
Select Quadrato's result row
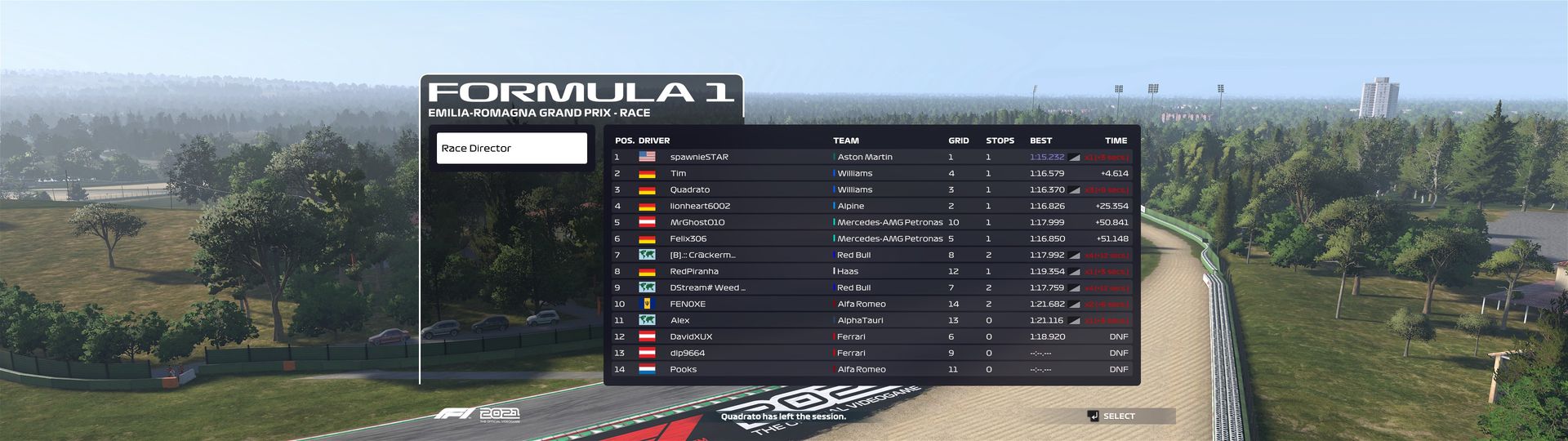pyautogui.click(x=871, y=189)
